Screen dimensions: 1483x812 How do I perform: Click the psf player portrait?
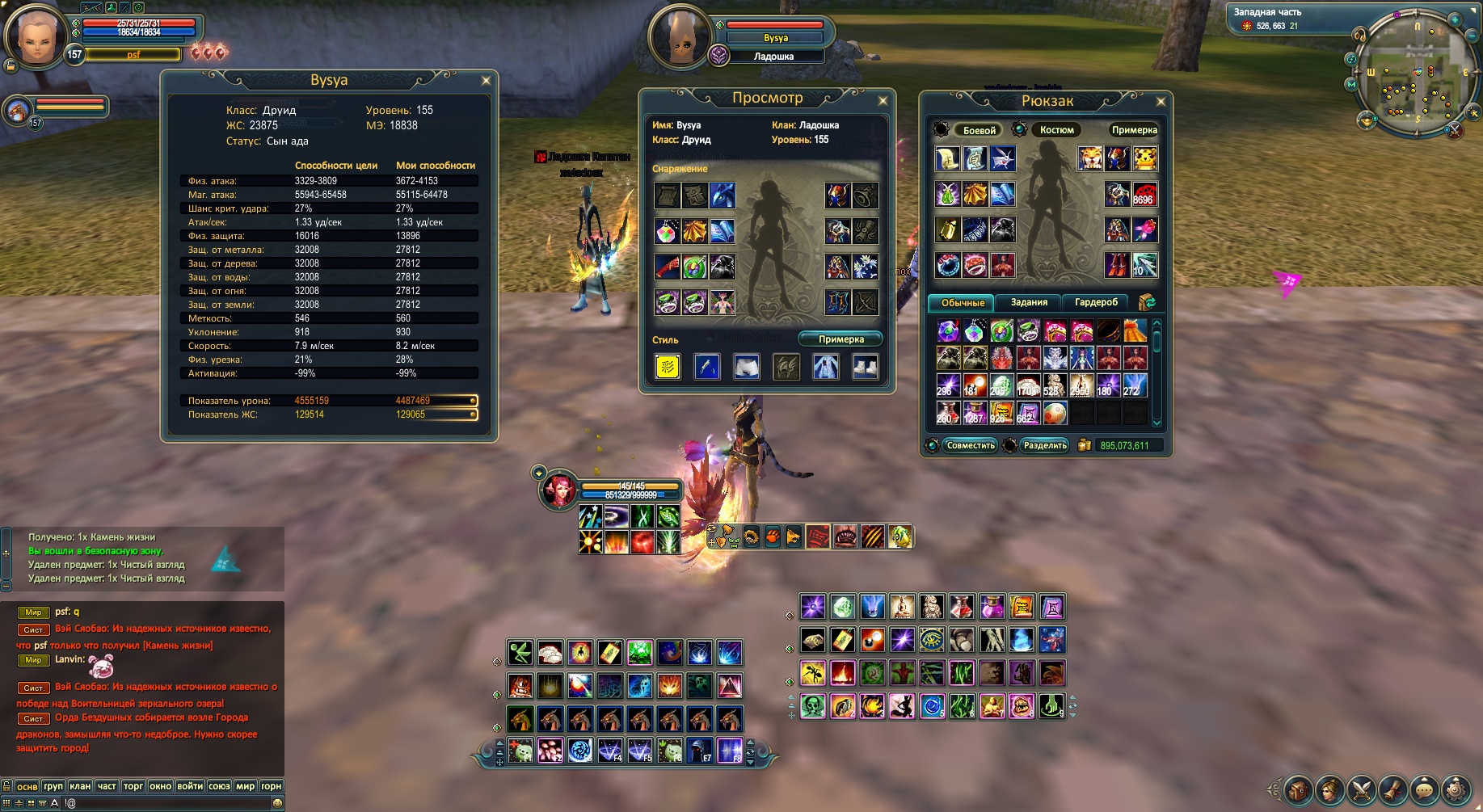pyautogui.click(x=34, y=36)
